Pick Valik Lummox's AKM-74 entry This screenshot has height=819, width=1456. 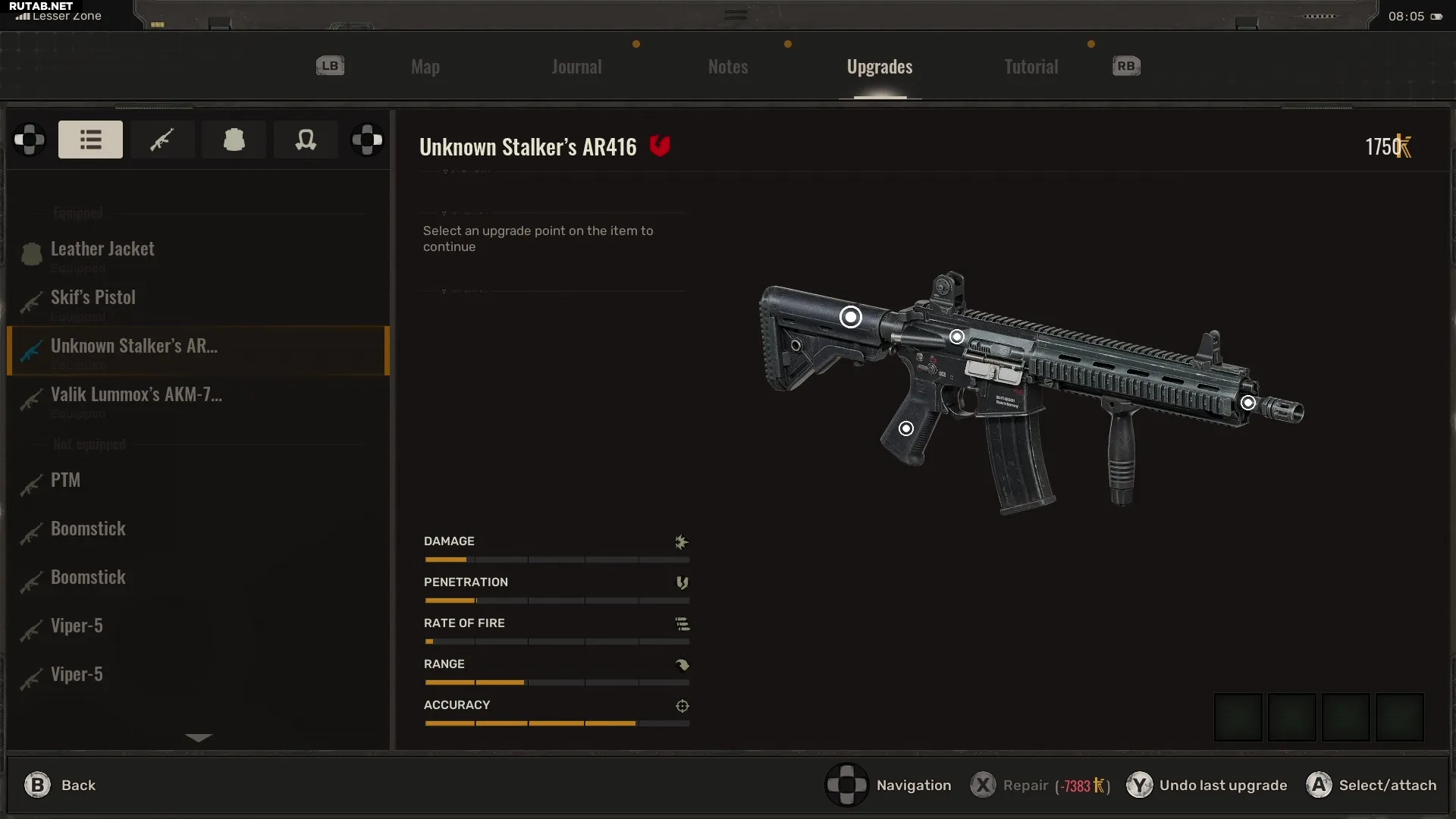pos(136,395)
